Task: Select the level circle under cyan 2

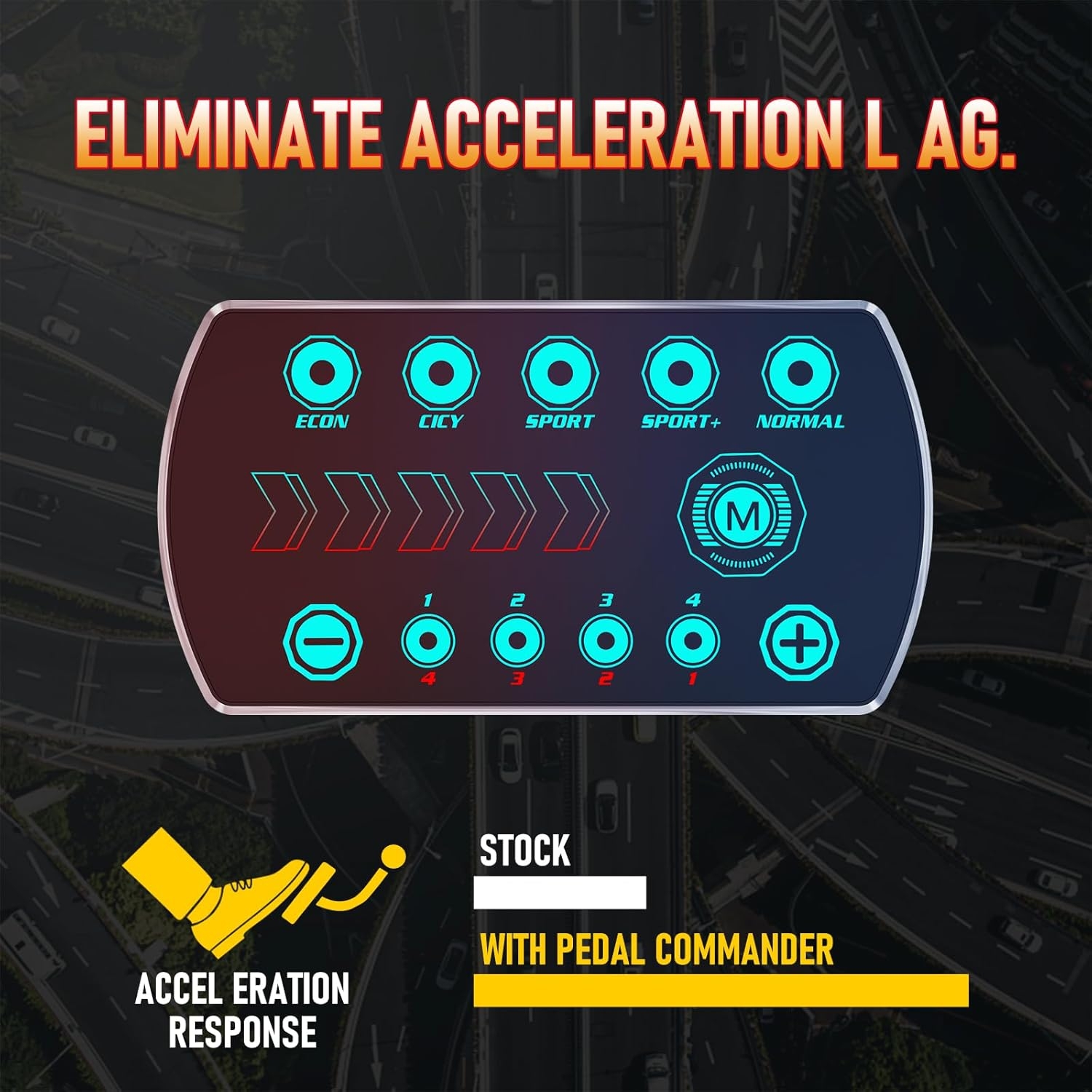Action: 518,641
